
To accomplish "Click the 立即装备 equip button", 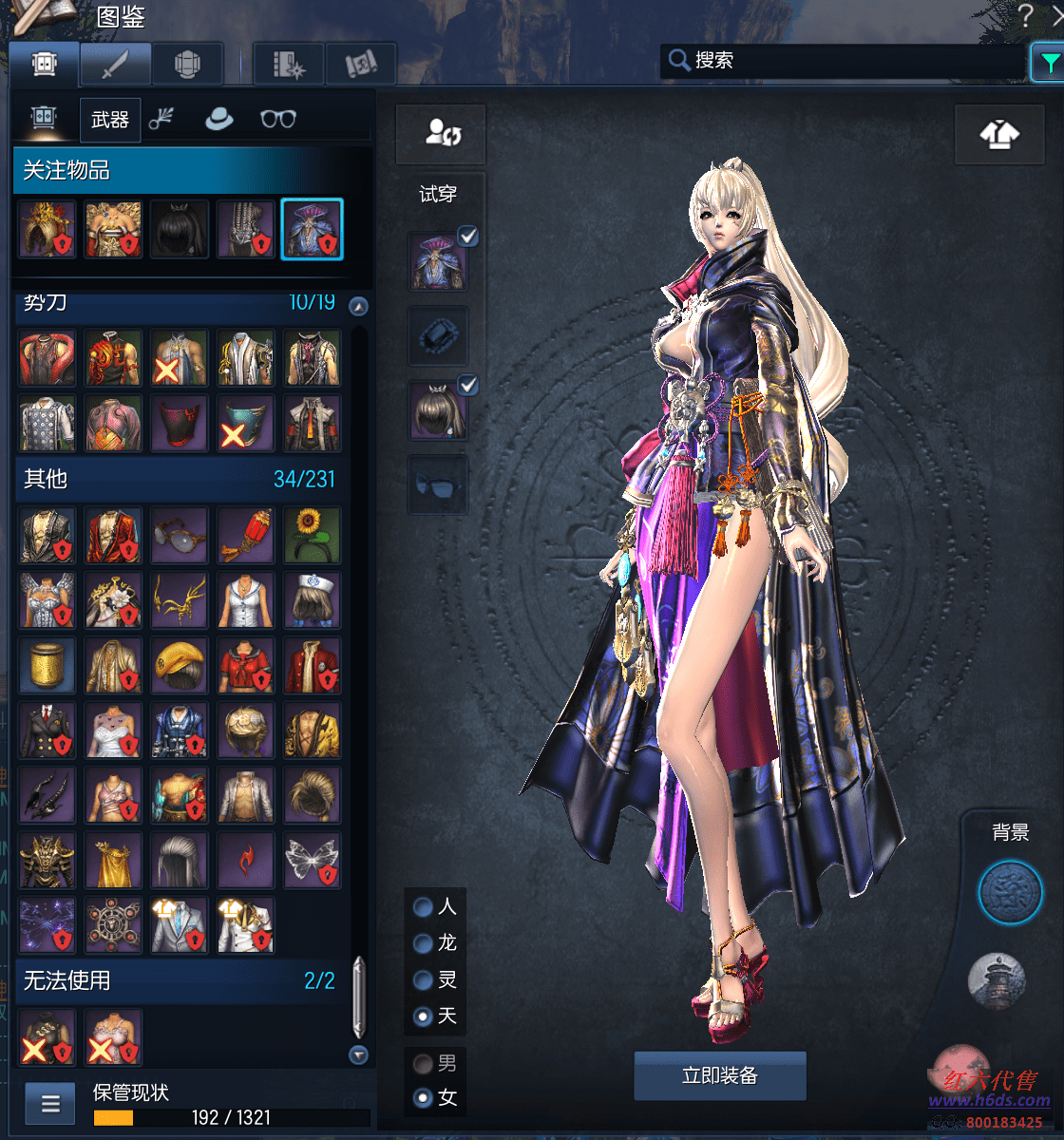I will click(719, 1075).
